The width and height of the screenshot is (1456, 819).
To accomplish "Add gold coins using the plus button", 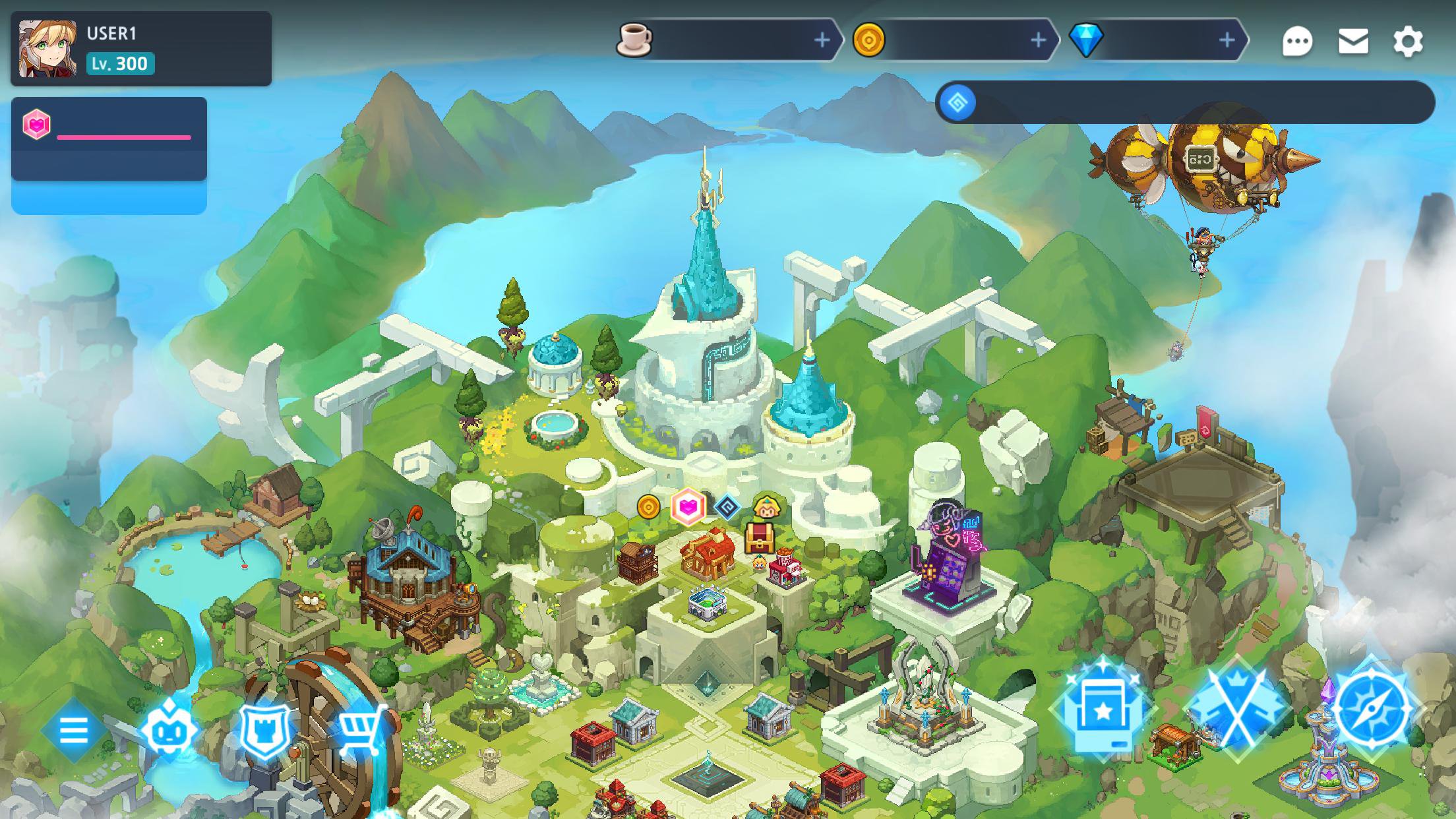I will point(1038,41).
